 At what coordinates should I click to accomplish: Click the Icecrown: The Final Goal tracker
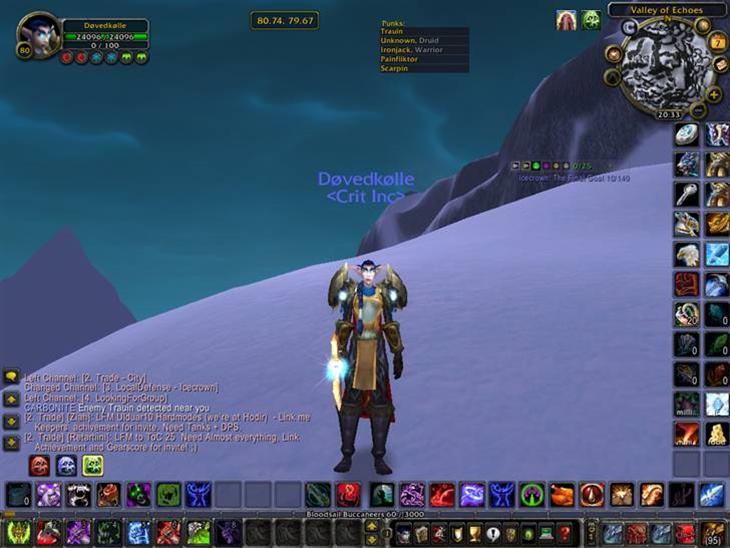574,178
